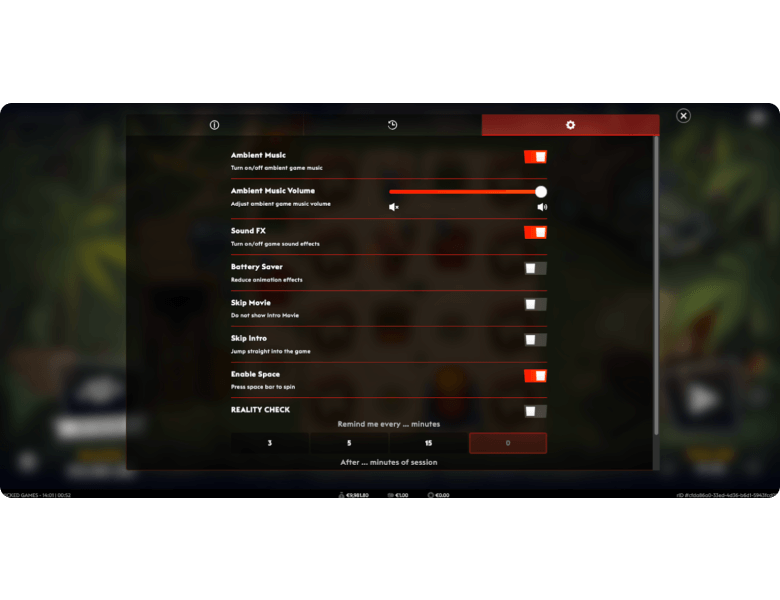780x600 pixels.
Task: Pick the 15 minutes reminder option
Action: point(428,443)
